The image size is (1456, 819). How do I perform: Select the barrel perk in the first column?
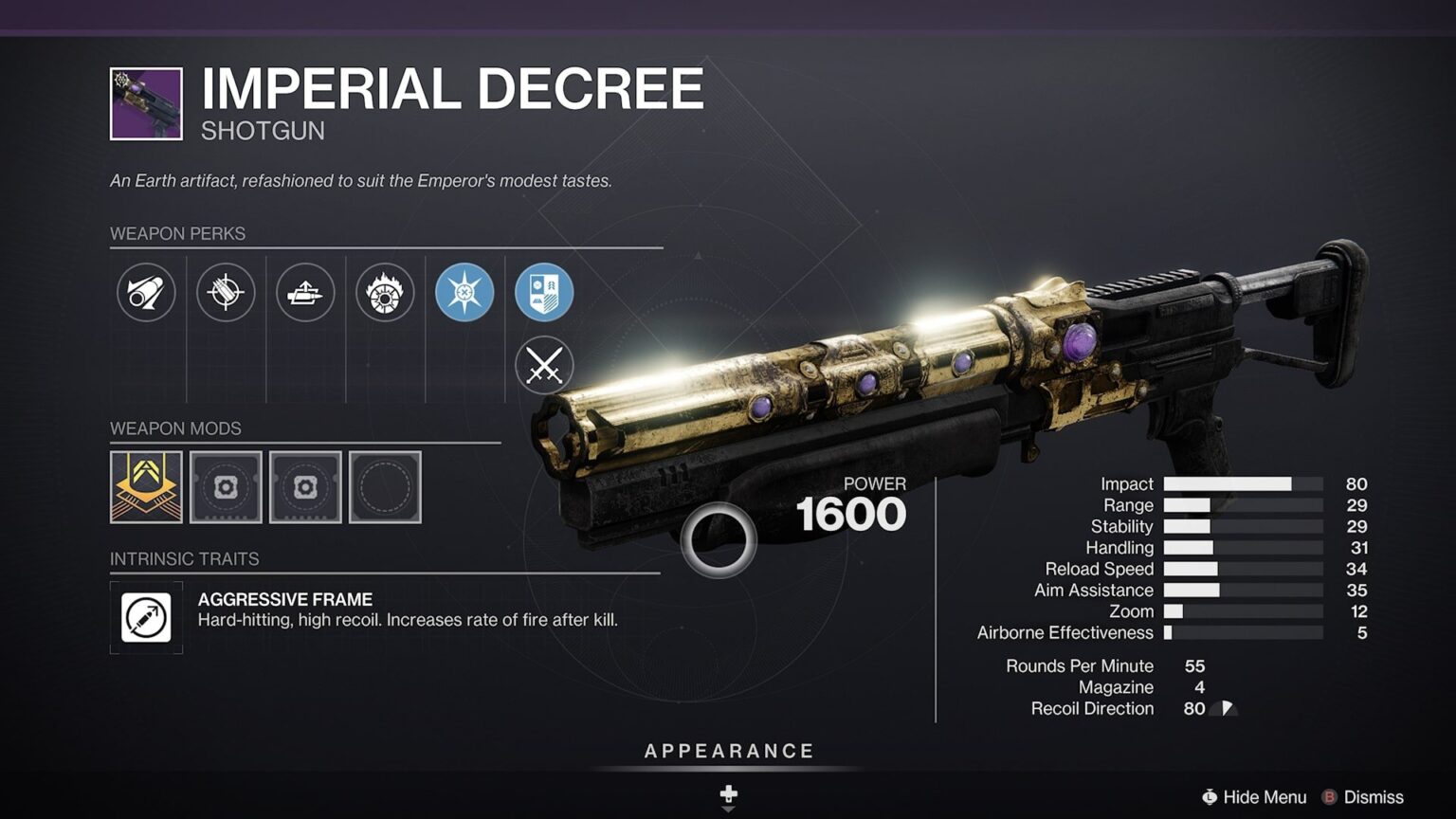[146, 292]
